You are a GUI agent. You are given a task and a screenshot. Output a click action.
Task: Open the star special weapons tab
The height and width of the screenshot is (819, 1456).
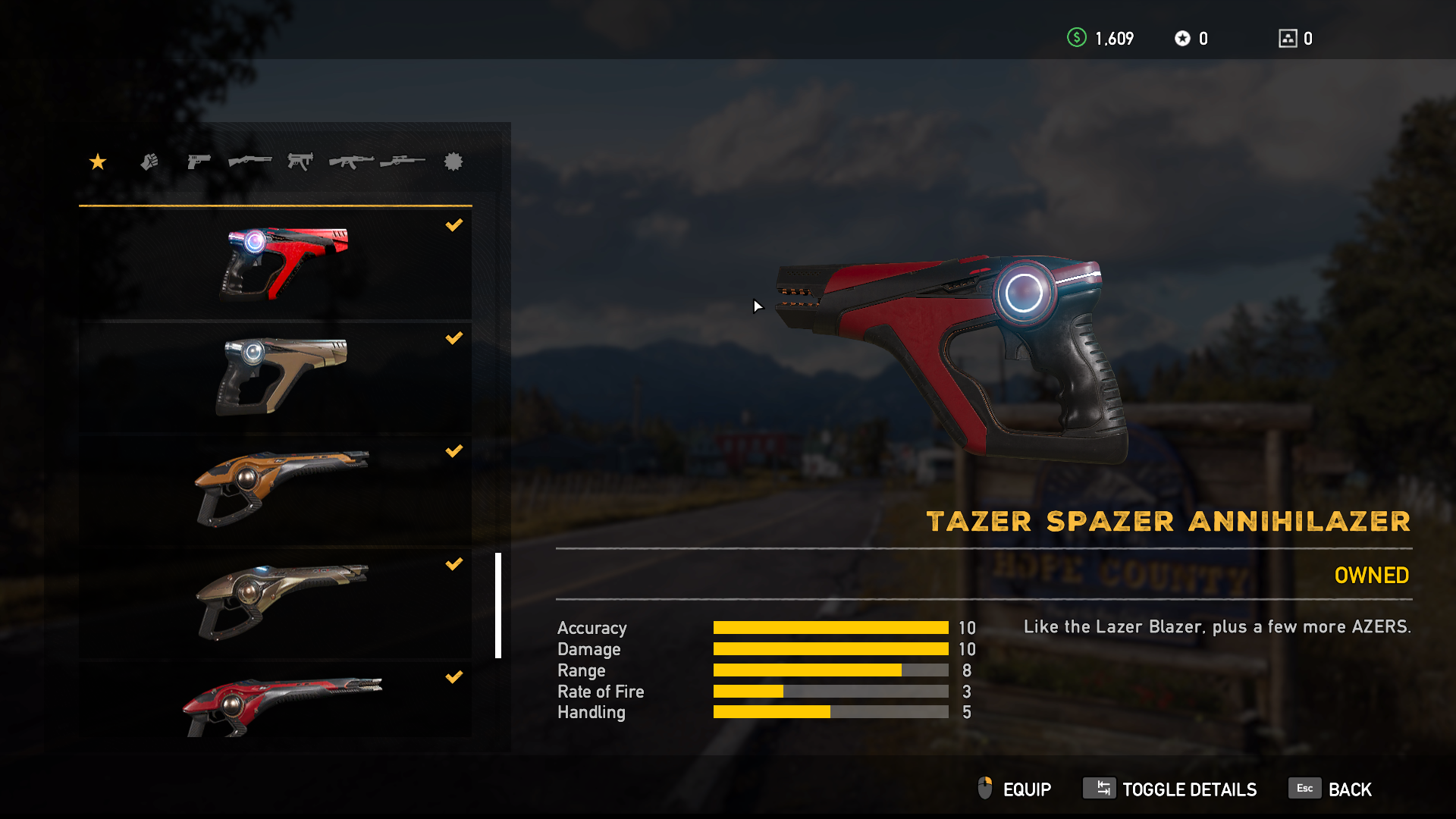click(x=98, y=162)
